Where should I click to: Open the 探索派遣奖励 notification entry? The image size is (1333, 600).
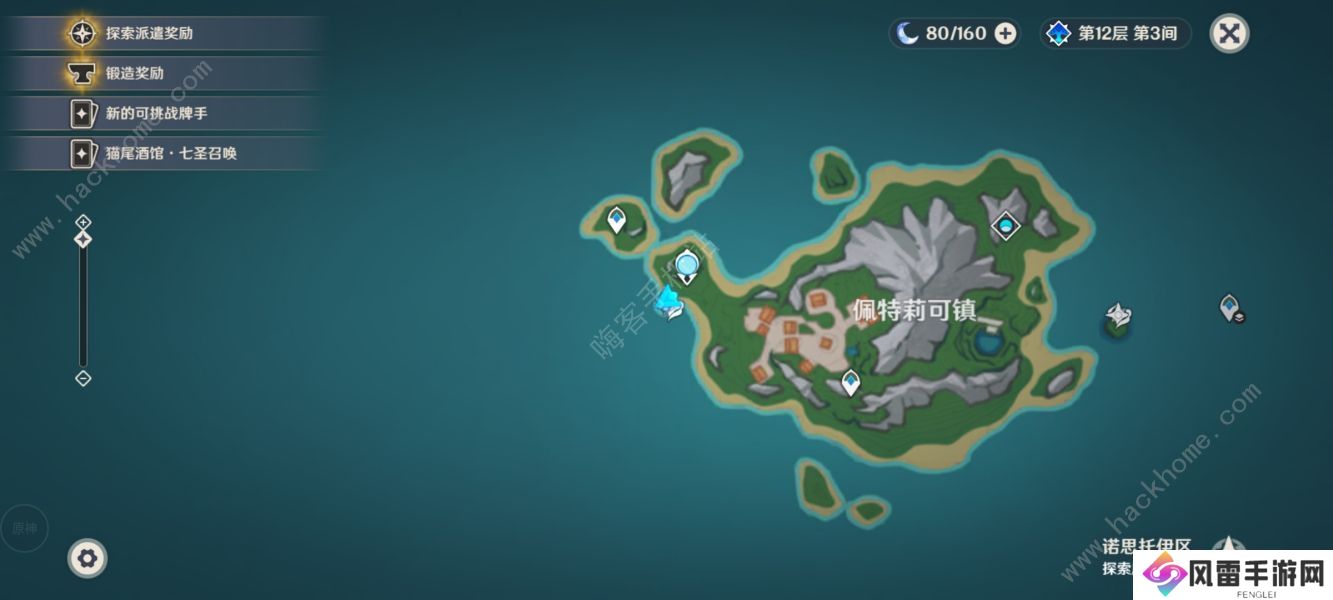150,33
